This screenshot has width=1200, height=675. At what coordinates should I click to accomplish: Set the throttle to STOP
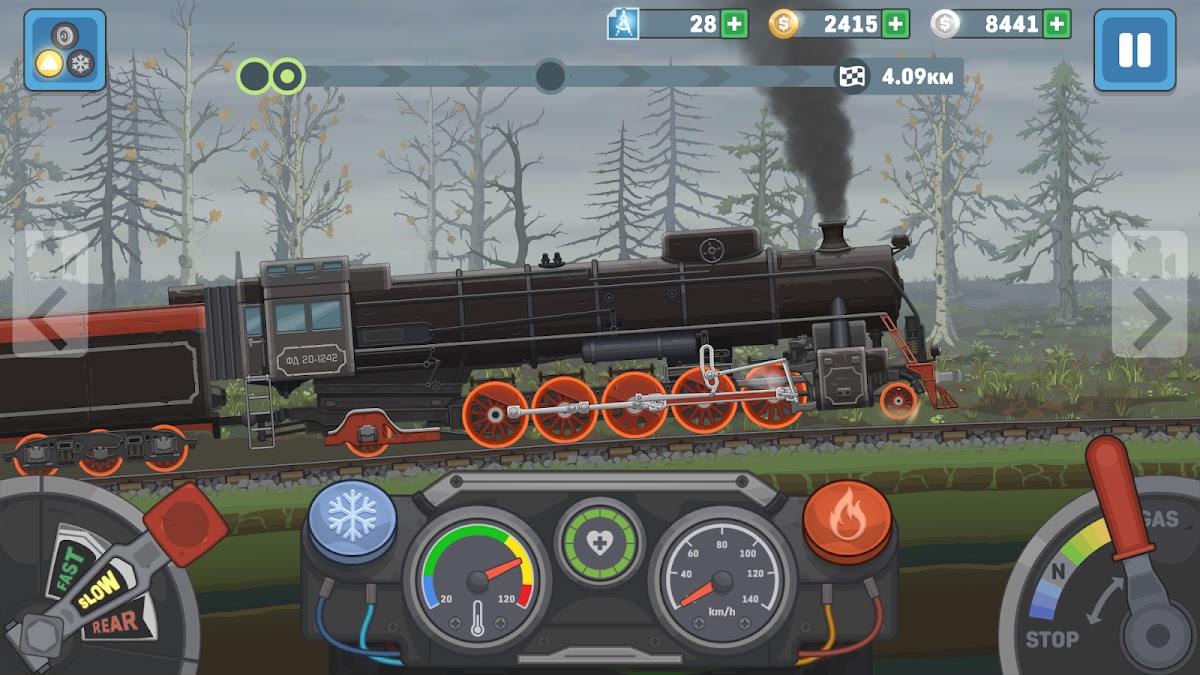click(1051, 639)
